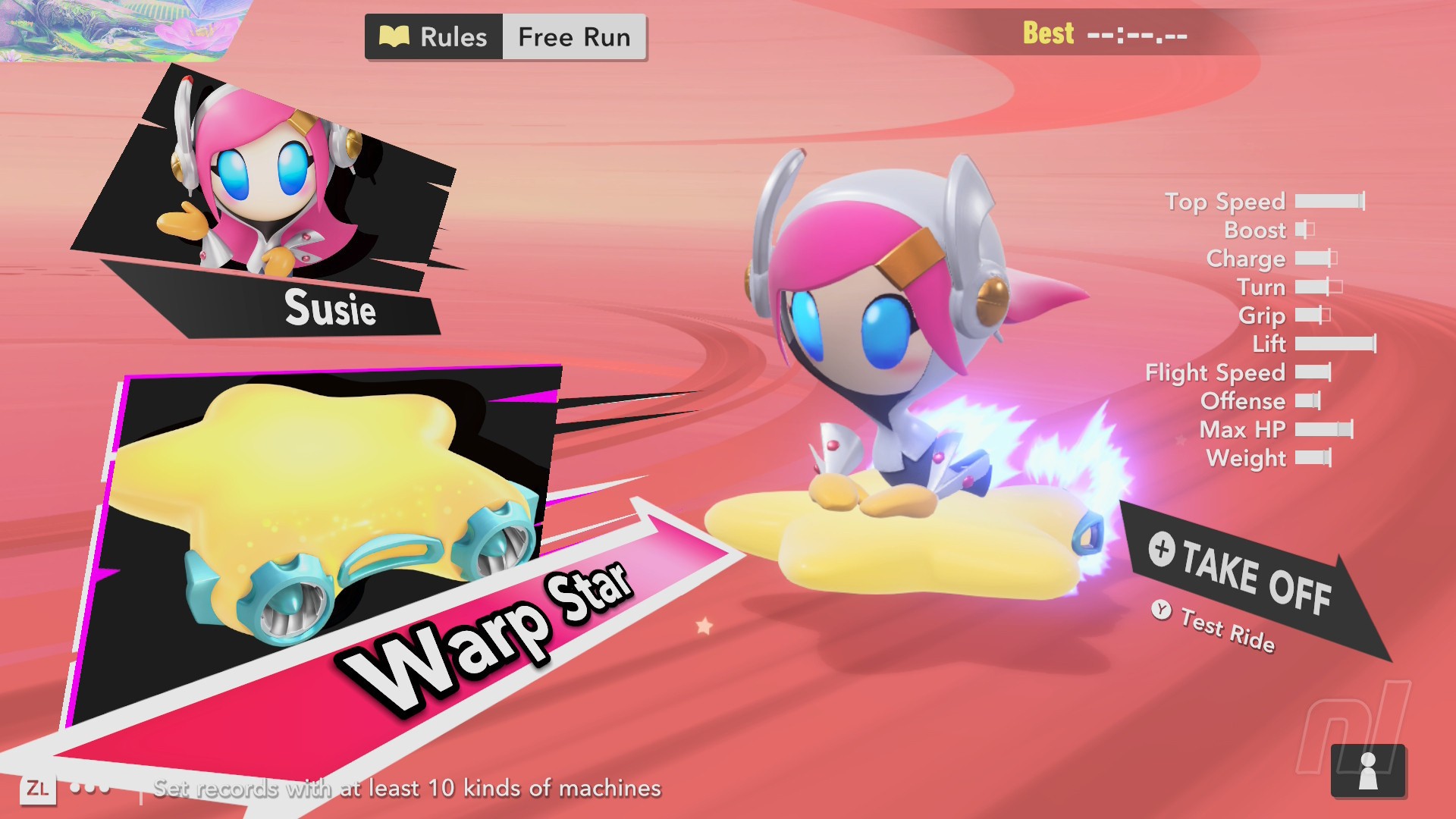The height and width of the screenshot is (819, 1456).
Task: Select the Free Run mode label
Action: coord(574,37)
